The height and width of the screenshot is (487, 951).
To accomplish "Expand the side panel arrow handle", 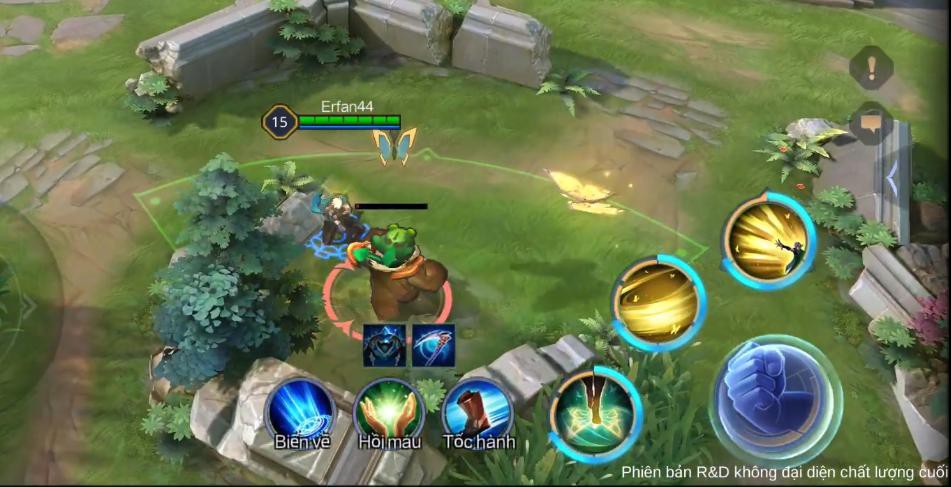I will click(892, 179).
